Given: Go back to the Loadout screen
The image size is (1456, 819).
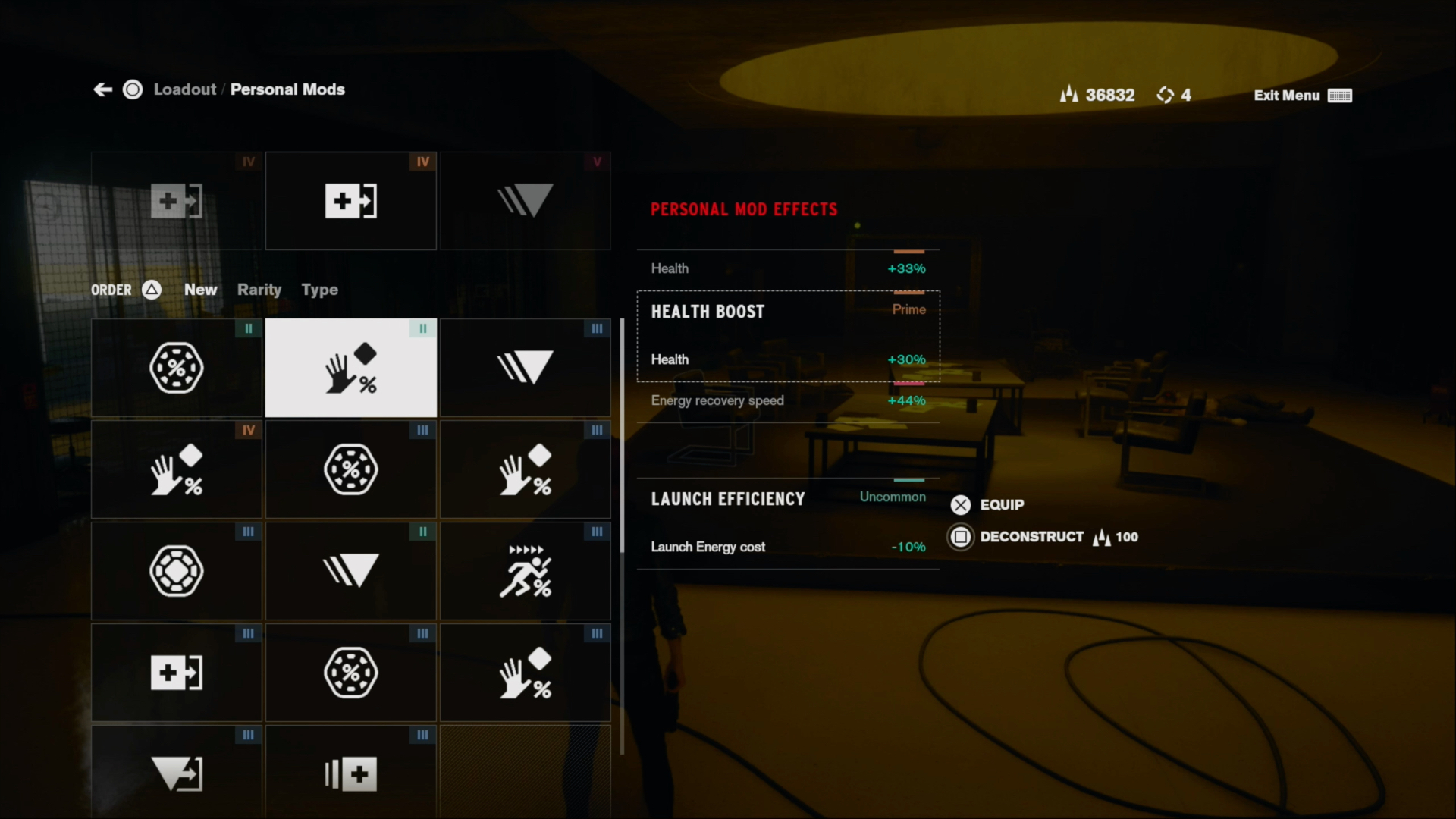Looking at the screenshot, I should coord(184,89).
